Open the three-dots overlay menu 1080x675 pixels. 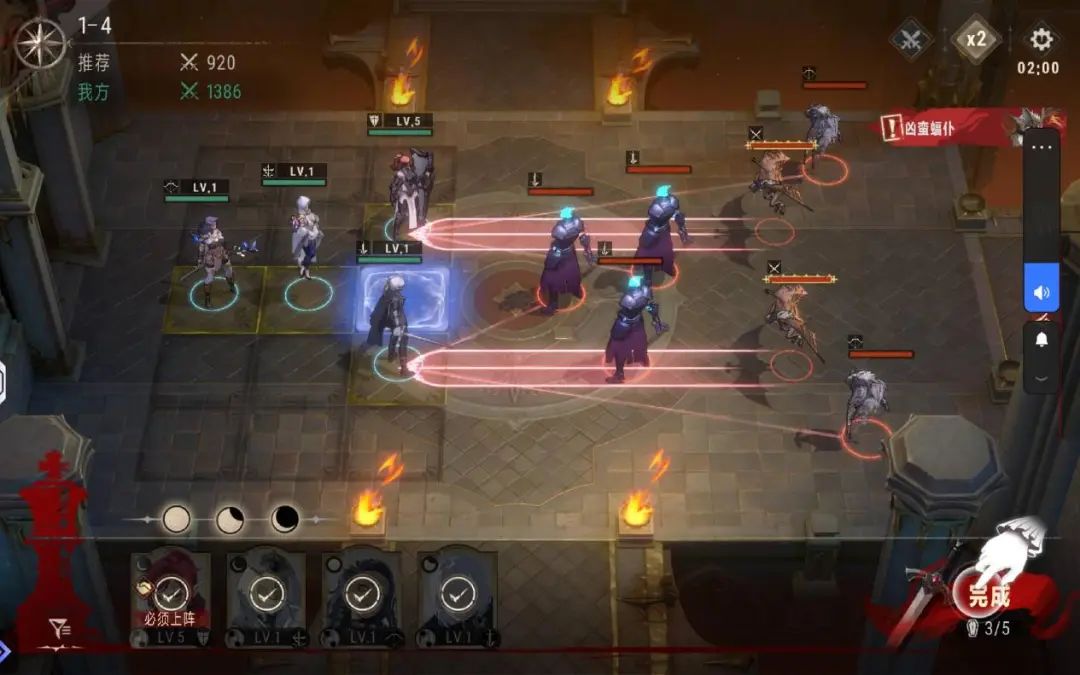click(1041, 147)
